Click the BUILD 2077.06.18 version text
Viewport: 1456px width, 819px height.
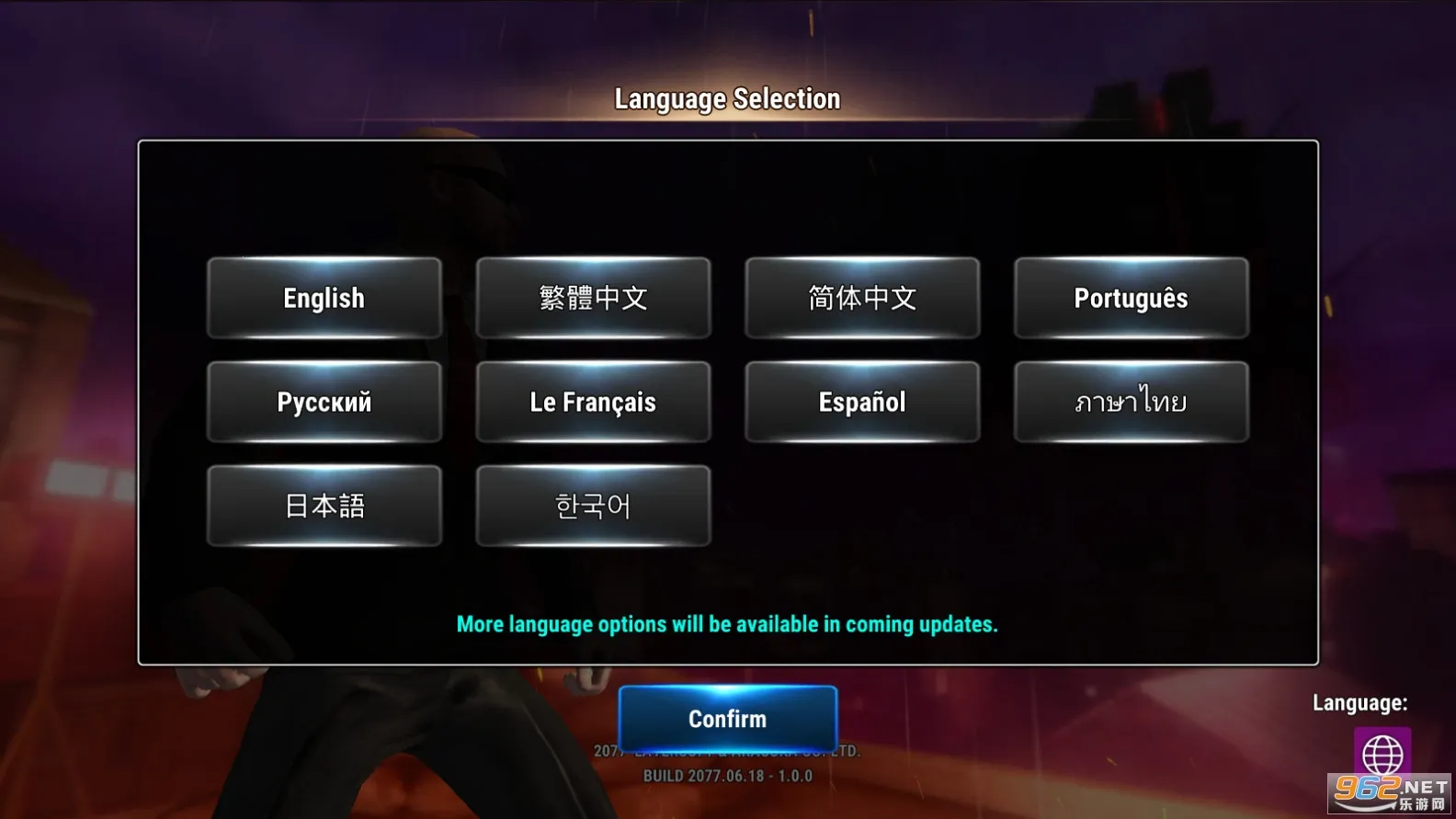(727, 775)
